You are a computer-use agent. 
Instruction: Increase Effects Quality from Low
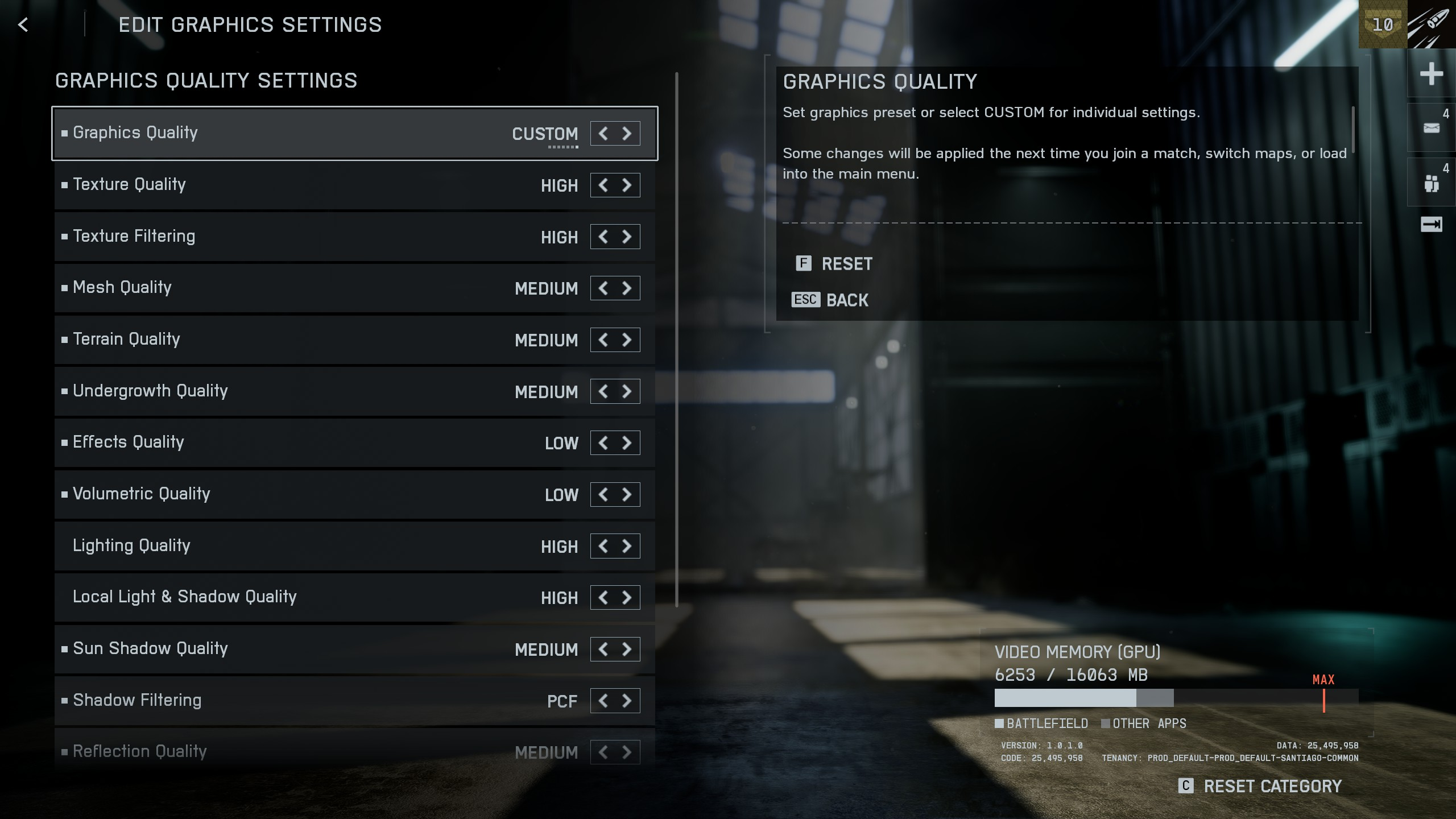(627, 443)
